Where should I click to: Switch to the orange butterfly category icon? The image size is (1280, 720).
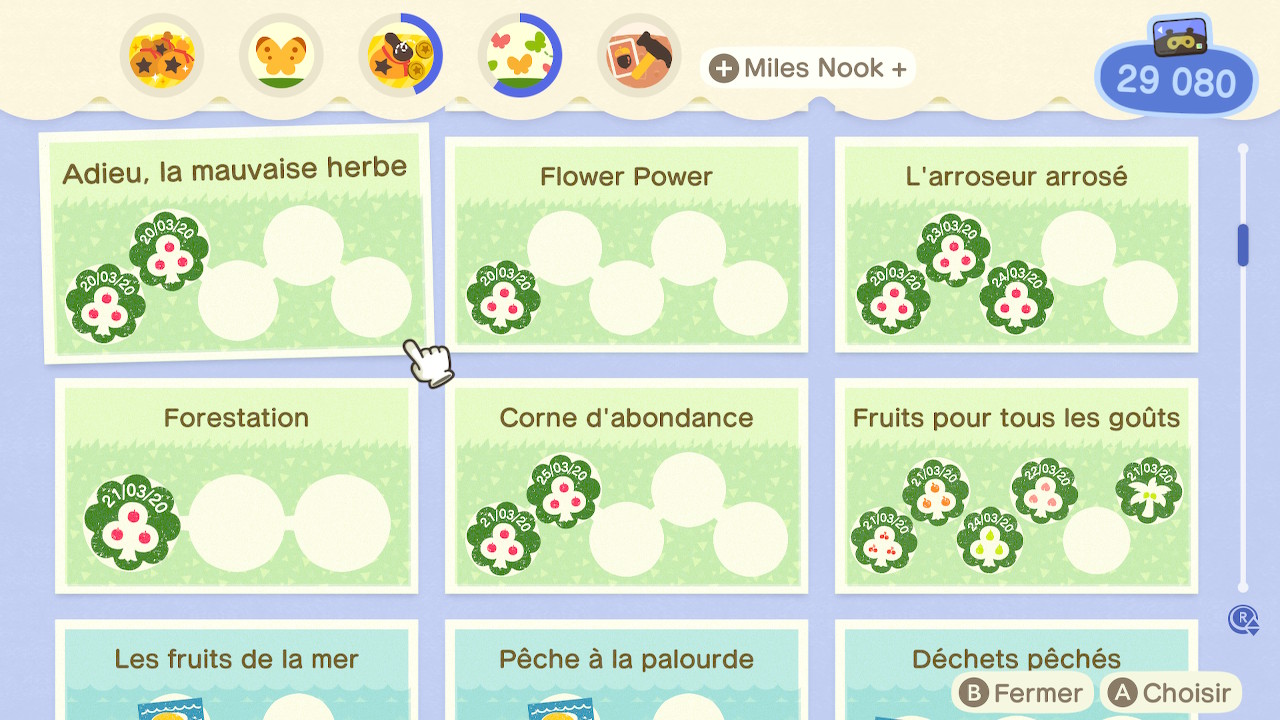coord(281,56)
